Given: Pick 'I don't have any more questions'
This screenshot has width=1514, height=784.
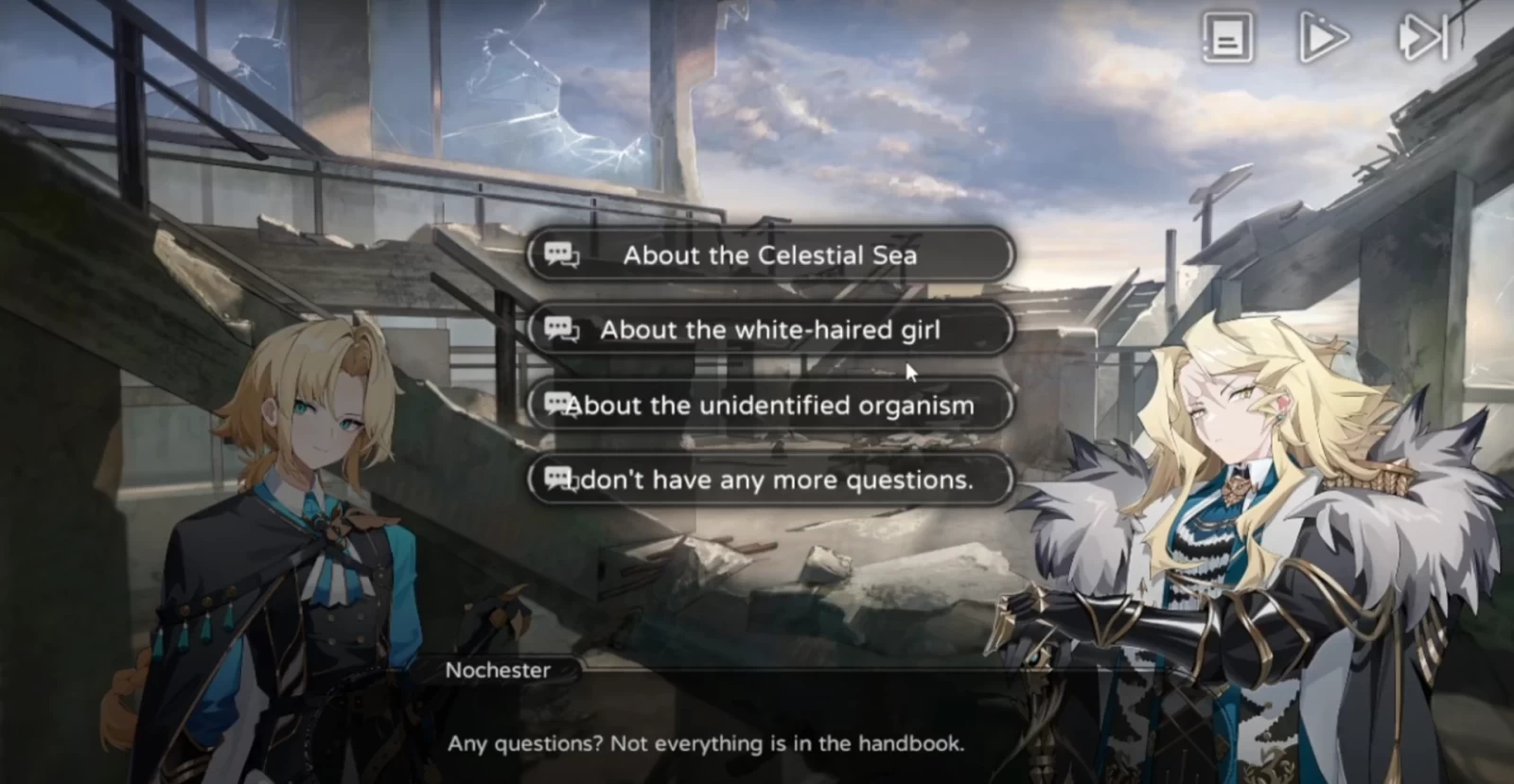Looking at the screenshot, I should (x=769, y=480).
